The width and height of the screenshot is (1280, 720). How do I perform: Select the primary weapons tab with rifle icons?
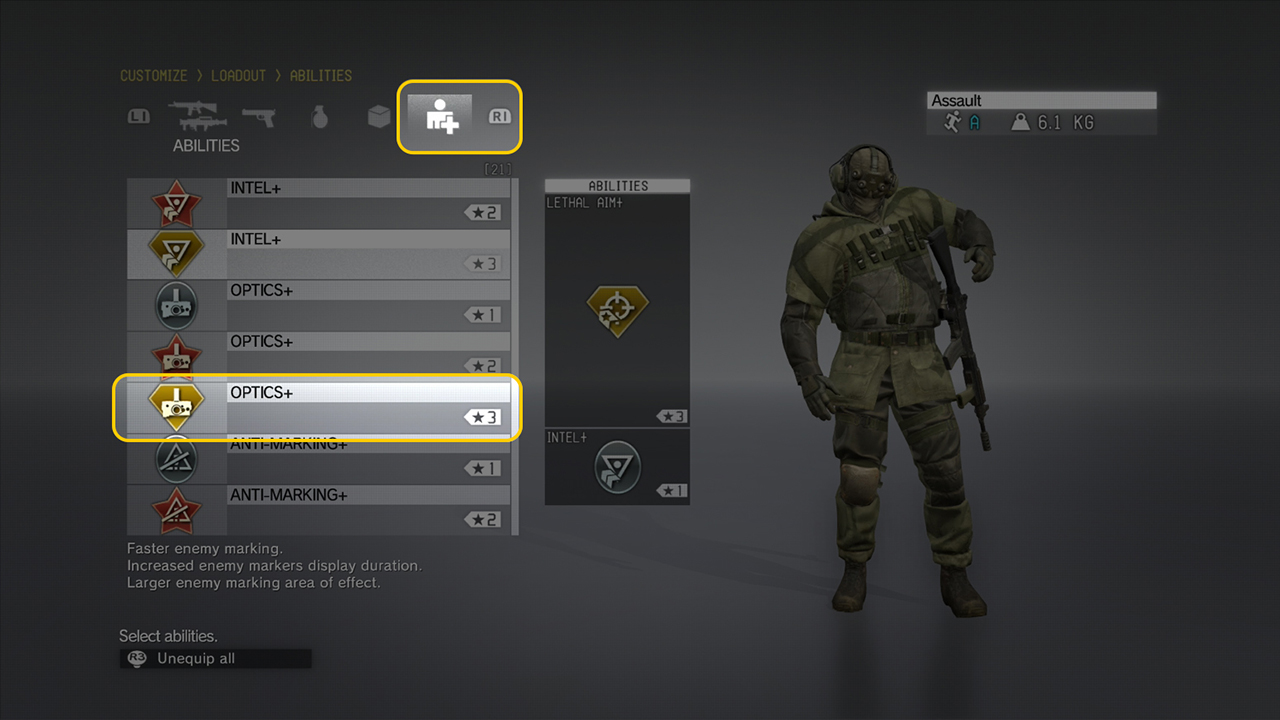(197, 116)
